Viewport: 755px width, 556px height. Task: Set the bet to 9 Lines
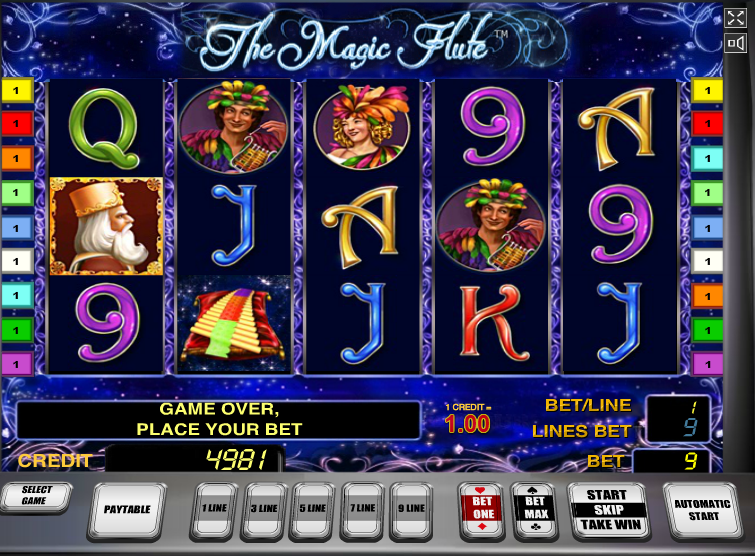coord(411,508)
